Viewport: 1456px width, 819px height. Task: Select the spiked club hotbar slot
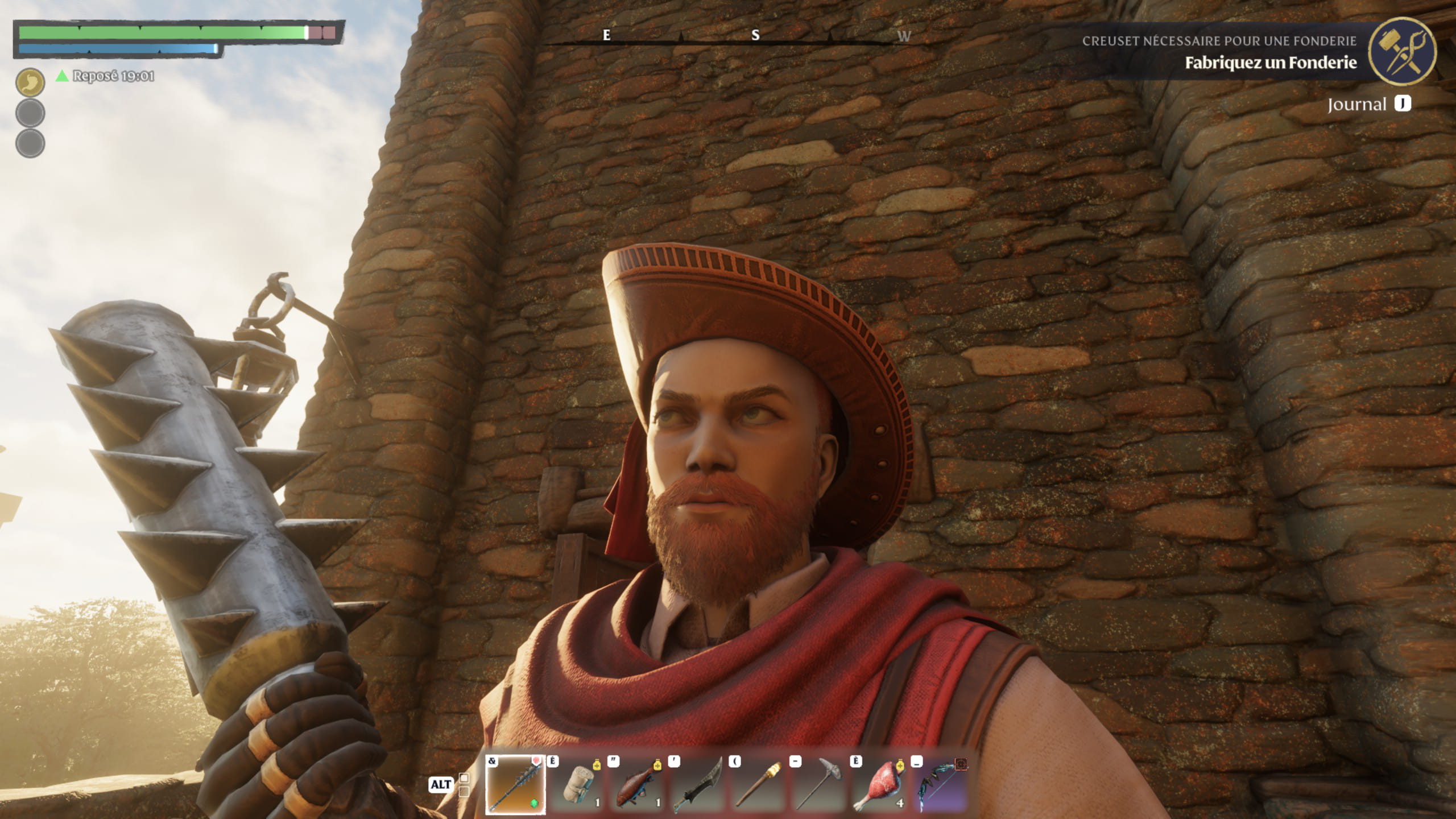(x=515, y=784)
